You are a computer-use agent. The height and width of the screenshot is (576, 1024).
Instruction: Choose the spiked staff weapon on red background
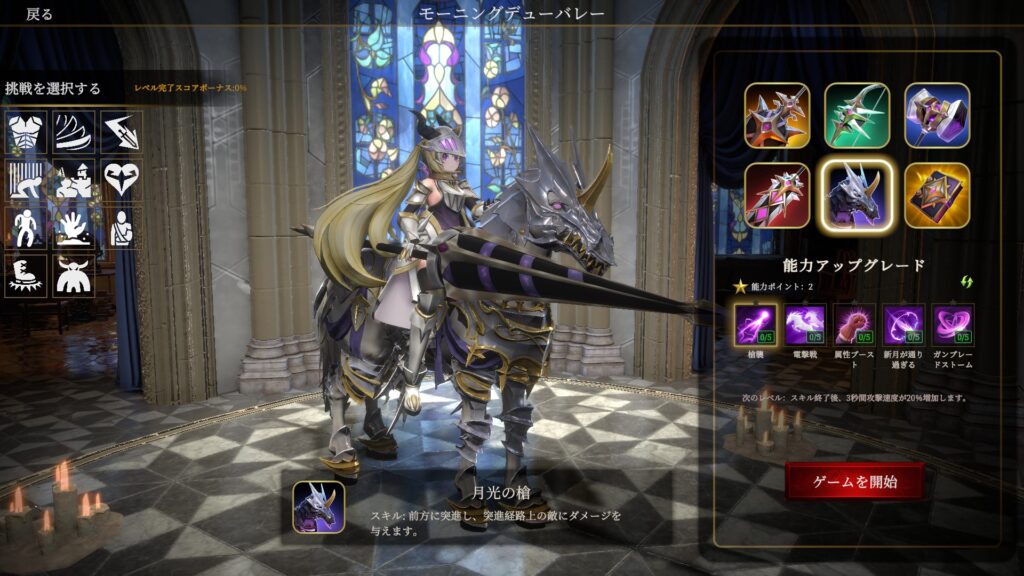[x=777, y=195]
